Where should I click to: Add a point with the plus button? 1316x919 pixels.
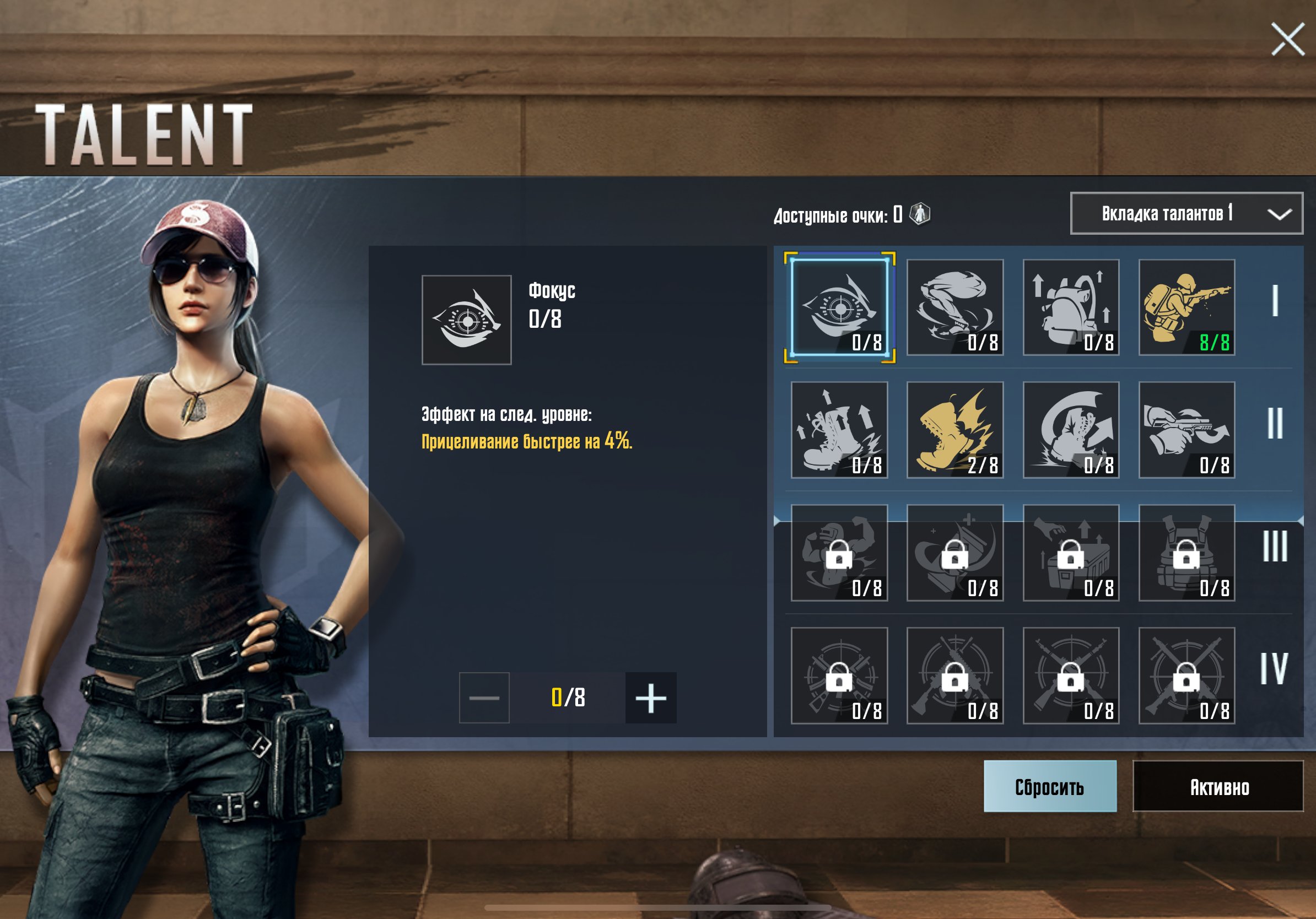coord(650,698)
